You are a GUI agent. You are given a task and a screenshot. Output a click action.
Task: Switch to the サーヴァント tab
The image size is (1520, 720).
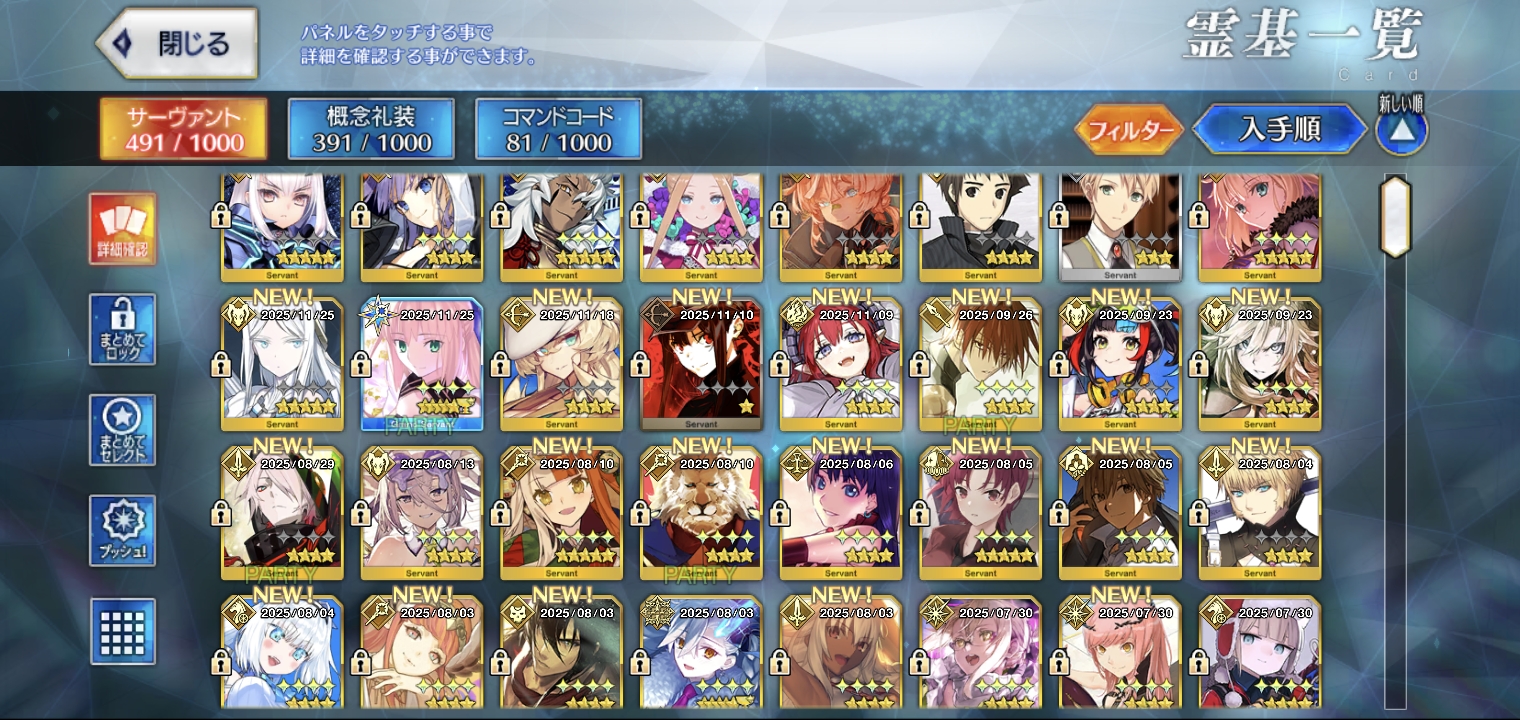coord(183,129)
